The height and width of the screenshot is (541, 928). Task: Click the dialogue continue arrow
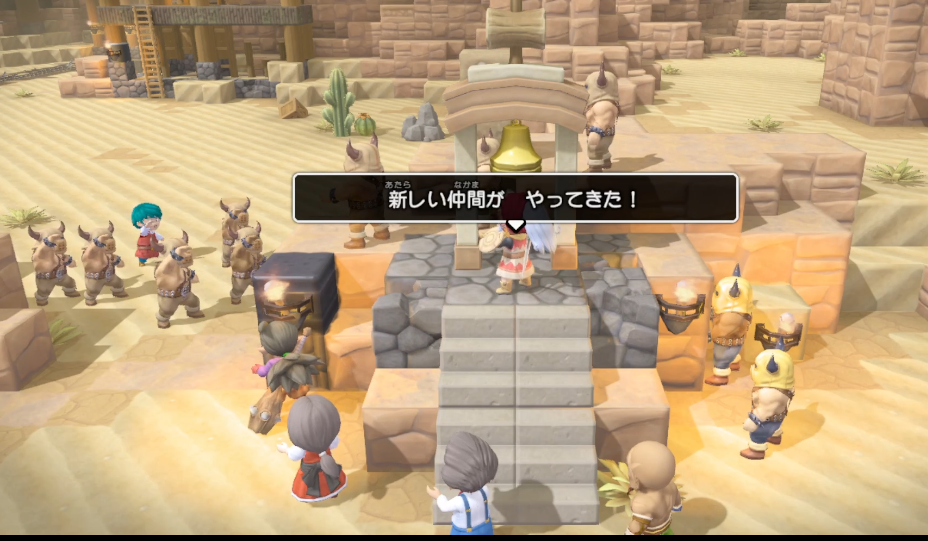click(x=515, y=225)
